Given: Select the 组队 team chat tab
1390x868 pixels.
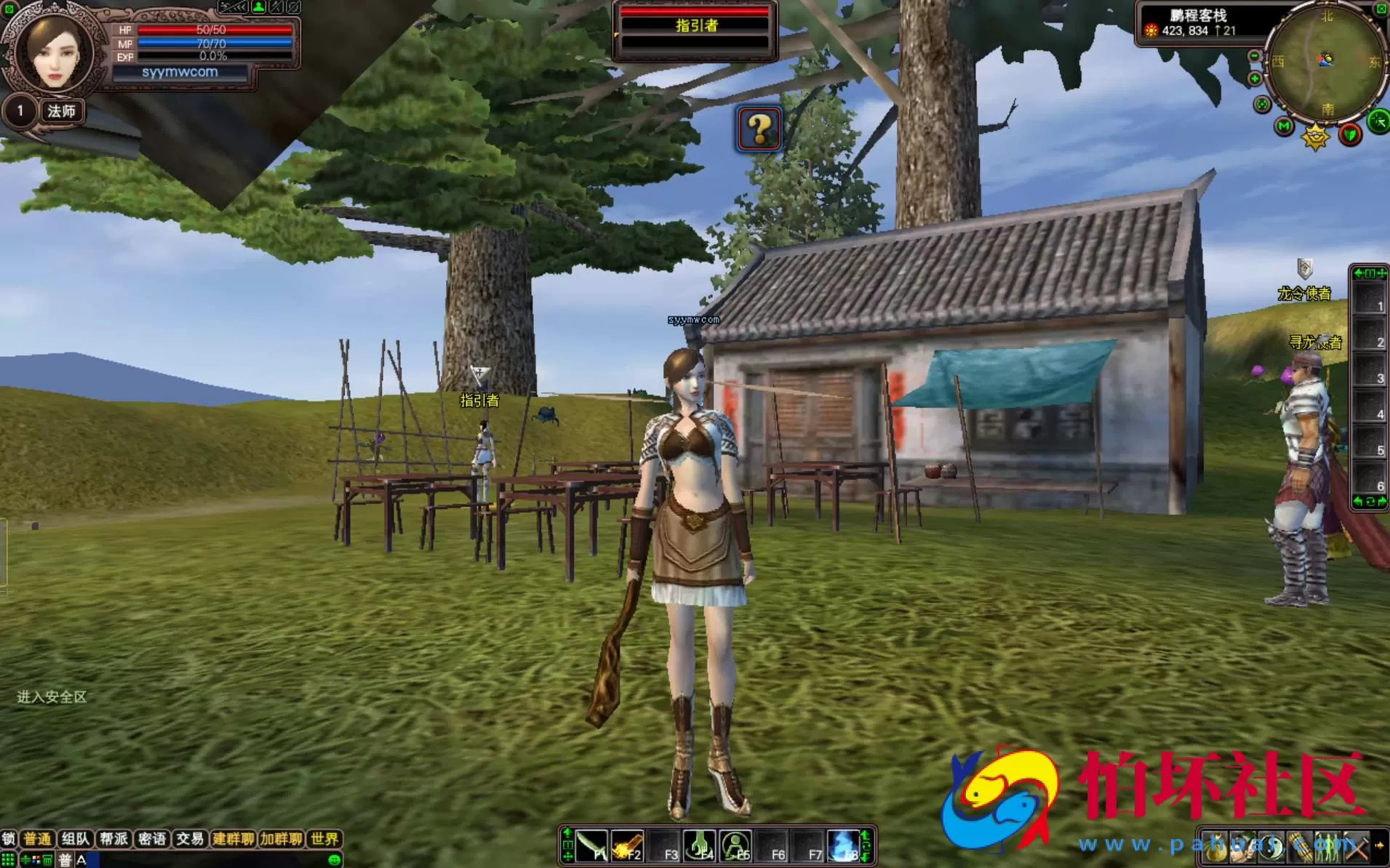Looking at the screenshot, I should [x=76, y=839].
